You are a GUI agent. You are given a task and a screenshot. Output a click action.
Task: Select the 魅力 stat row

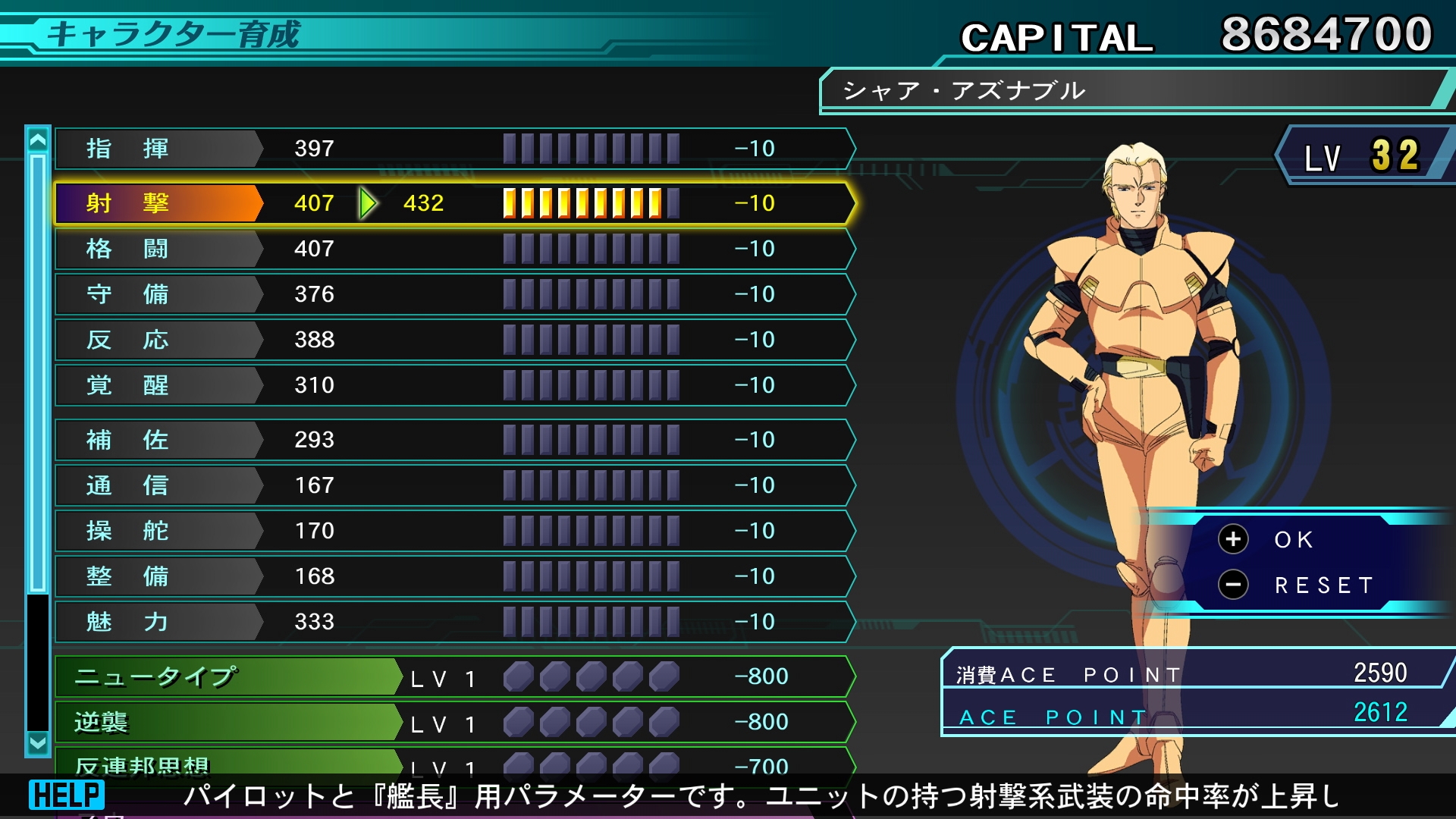click(x=455, y=622)
